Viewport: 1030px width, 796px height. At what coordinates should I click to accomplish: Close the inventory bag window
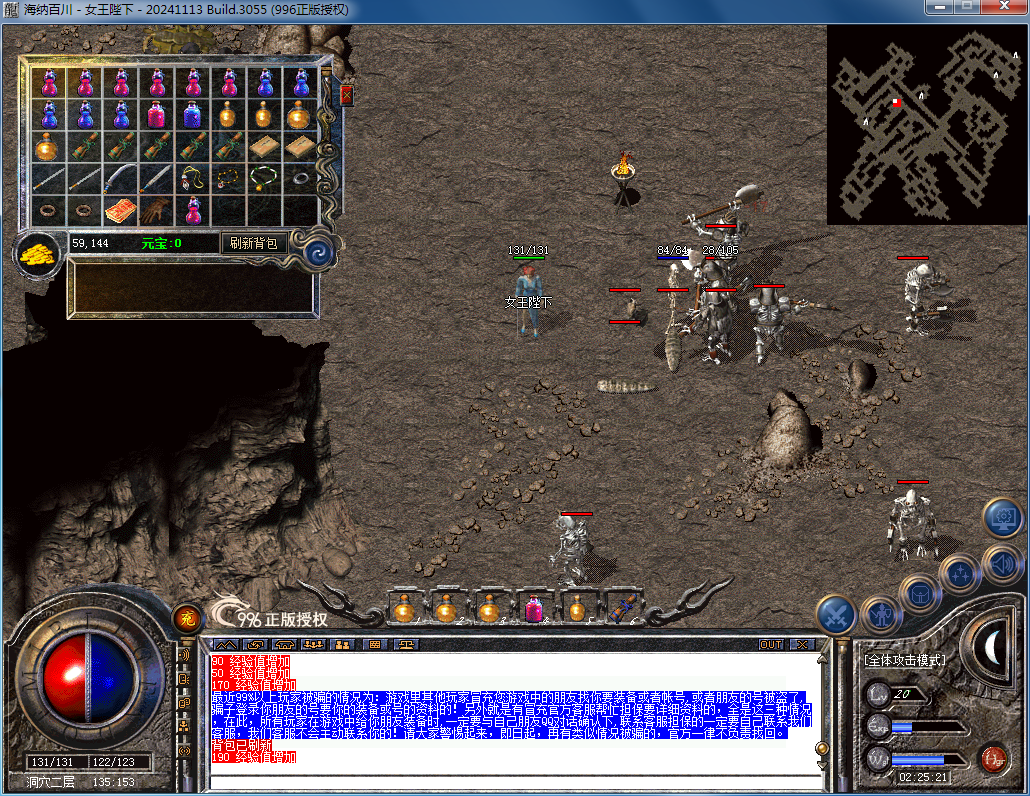(347, 95)
